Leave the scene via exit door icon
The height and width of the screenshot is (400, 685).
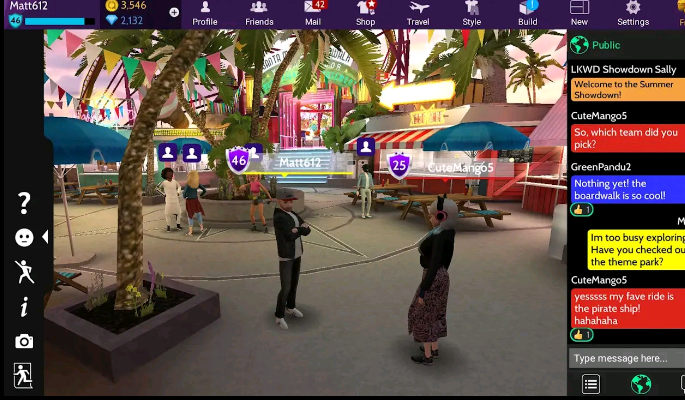[x=23, y=375]
